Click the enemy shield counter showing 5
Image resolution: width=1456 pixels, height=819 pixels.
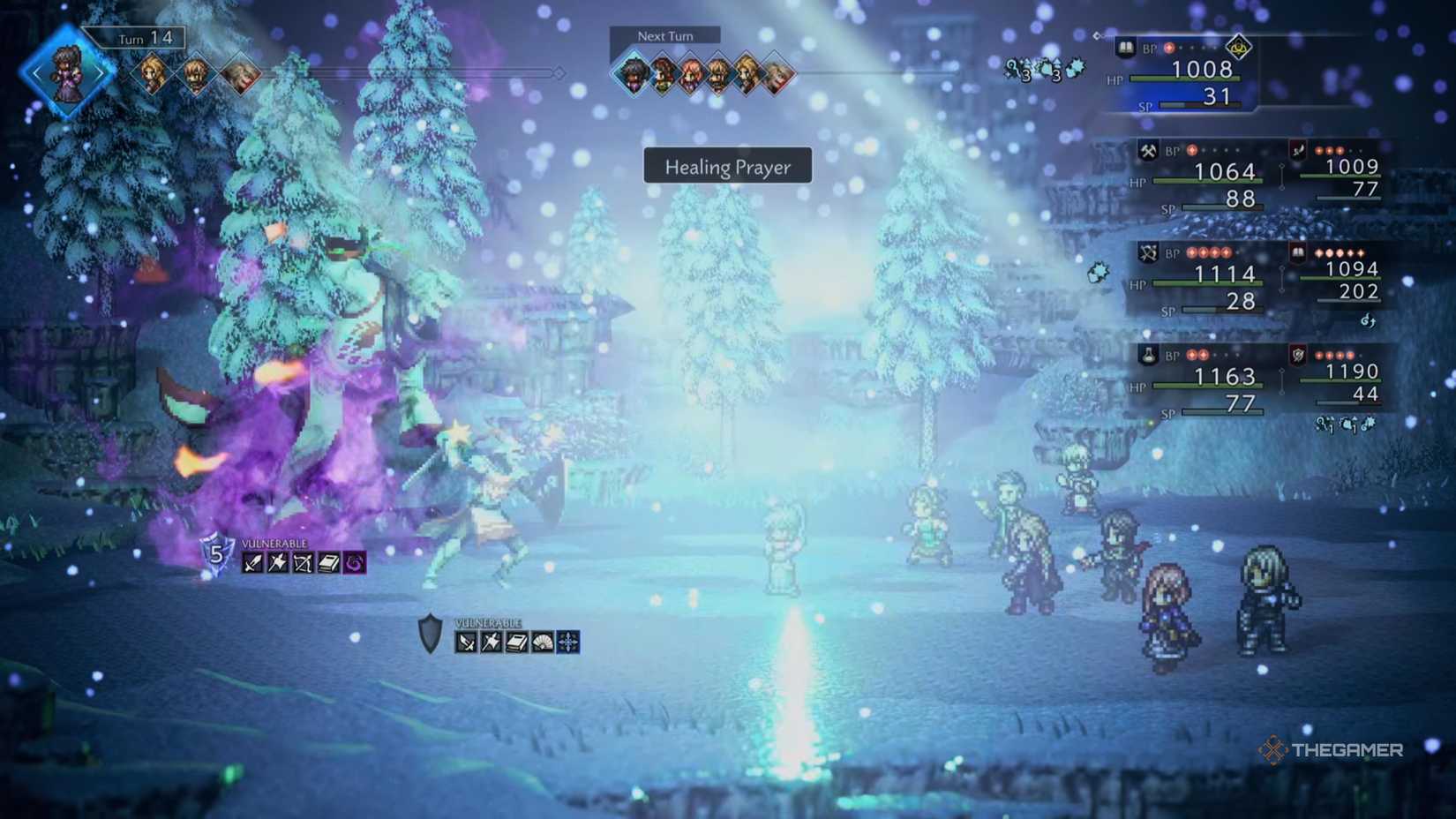(217, 555)
